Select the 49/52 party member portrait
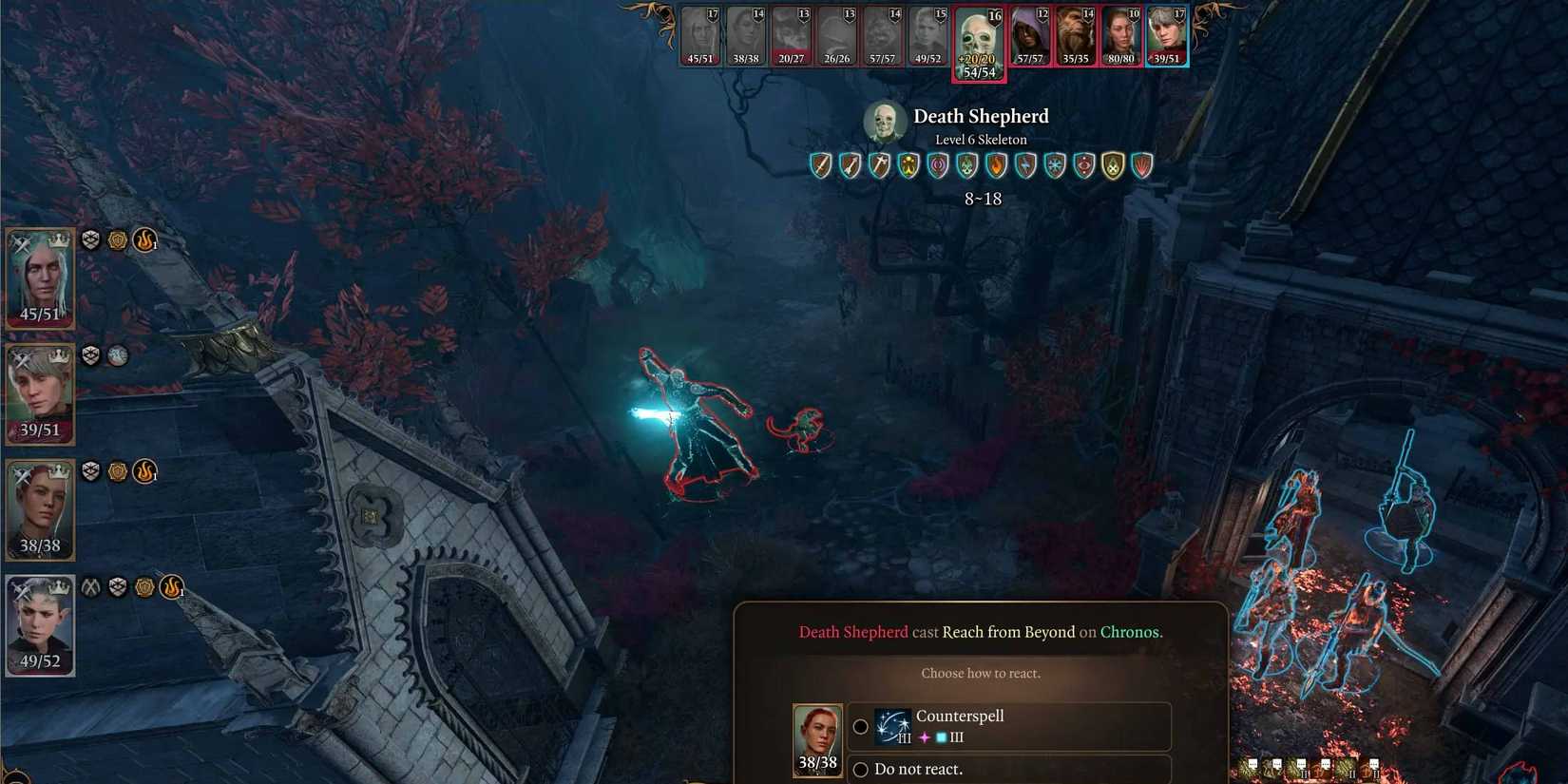The image size is (1568, 784). pos(39,622)
